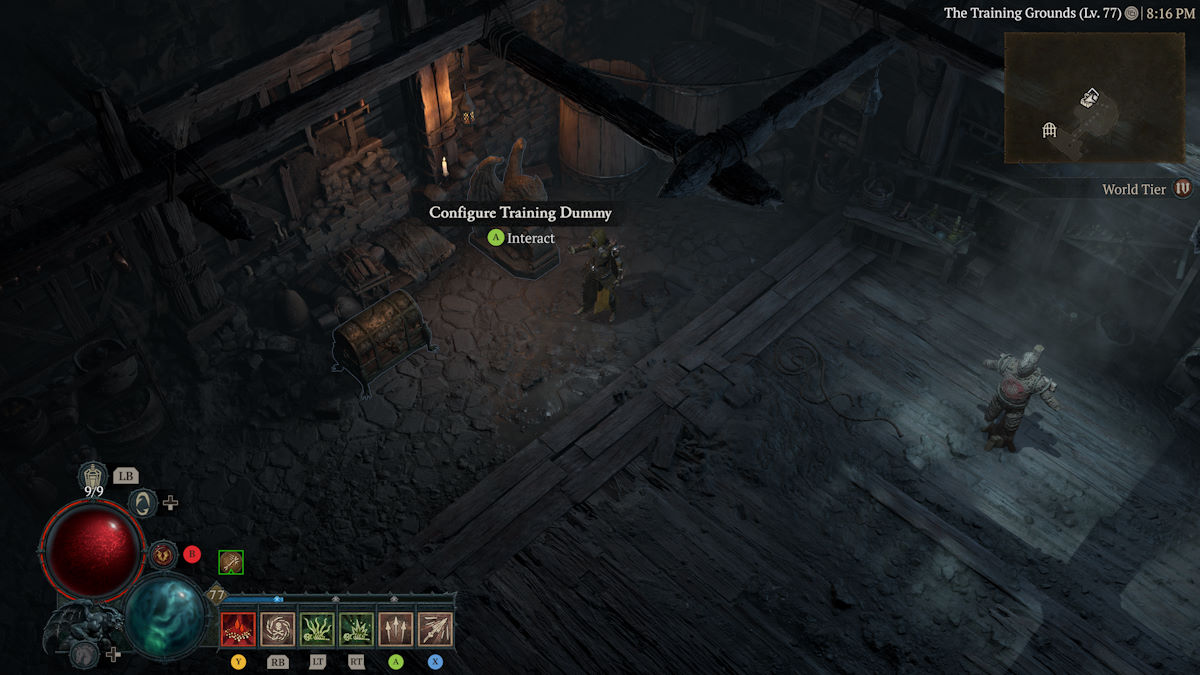The width and height of the screenshot is (1200, 675).
Task: Click the World Tier IV badge
Action: 1183,188
